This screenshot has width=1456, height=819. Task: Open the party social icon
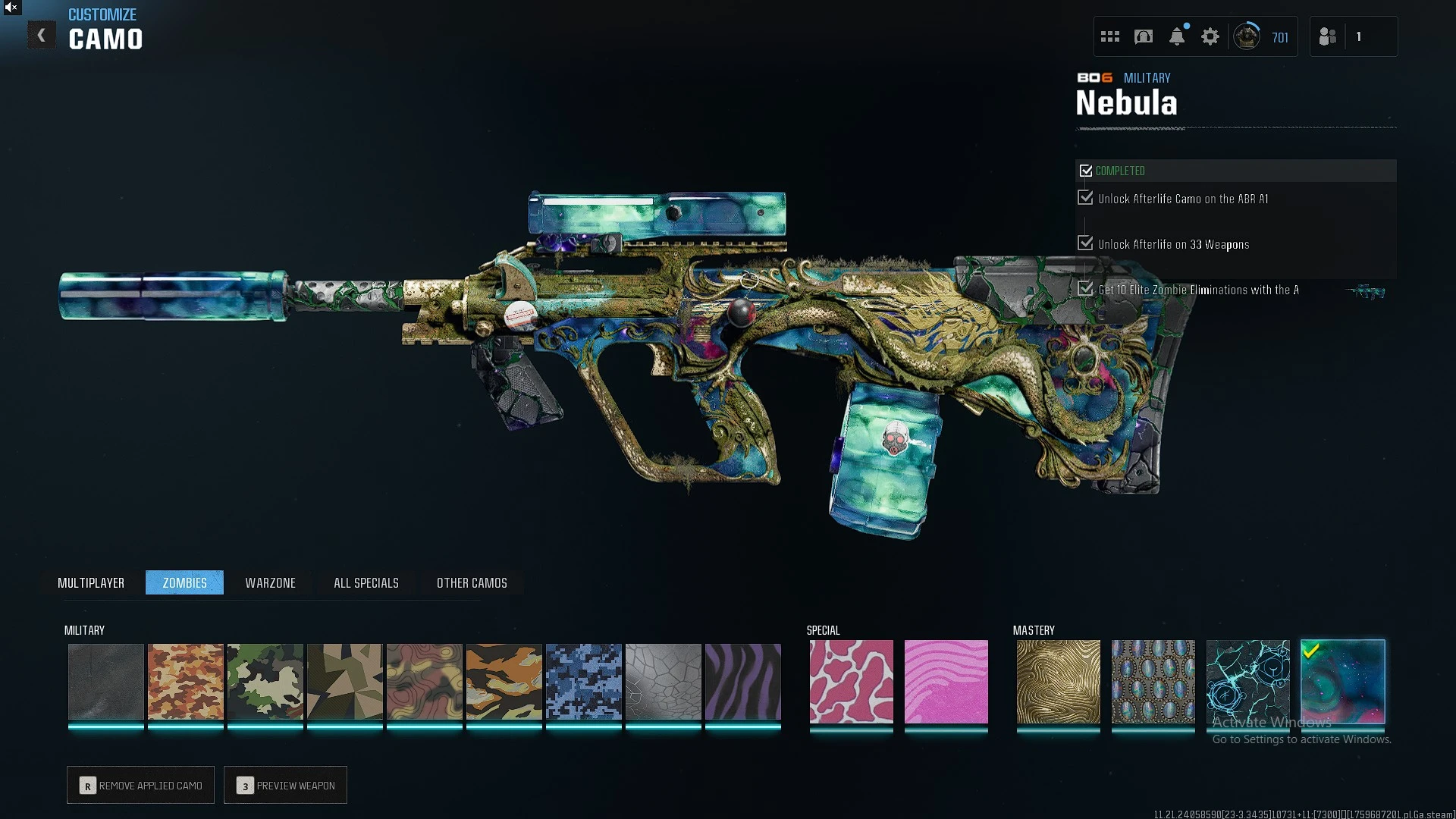1328,36
